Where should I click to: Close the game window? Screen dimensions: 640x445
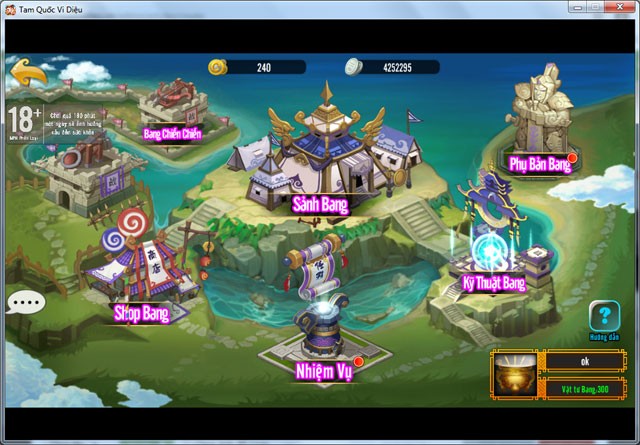coord(617,9)
